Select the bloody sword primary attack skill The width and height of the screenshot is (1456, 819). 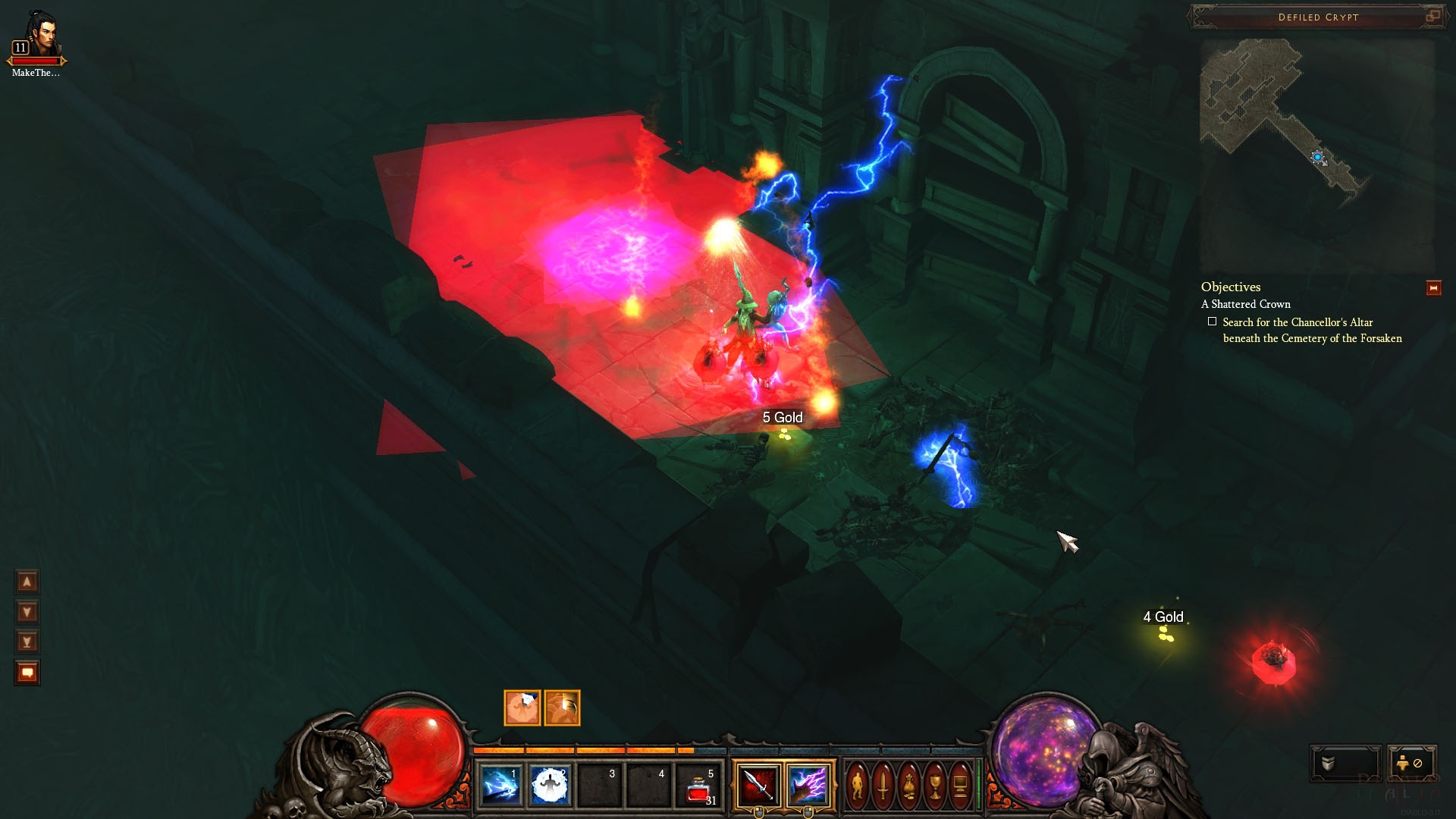(x=758, y=785)
